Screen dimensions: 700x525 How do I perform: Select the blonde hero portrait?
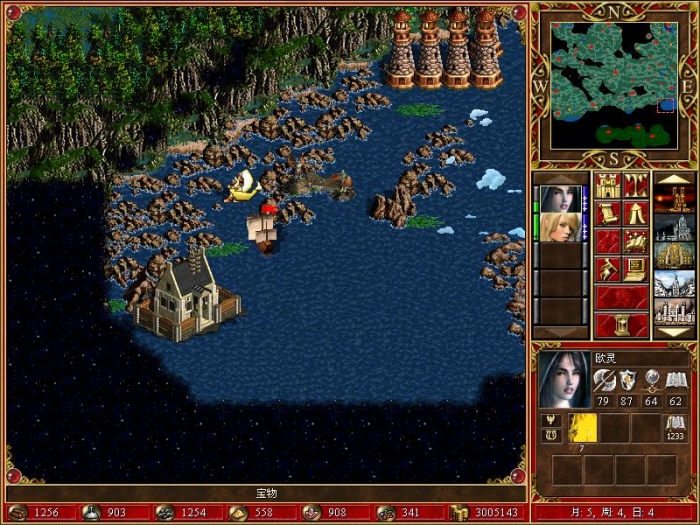point(558,227)
